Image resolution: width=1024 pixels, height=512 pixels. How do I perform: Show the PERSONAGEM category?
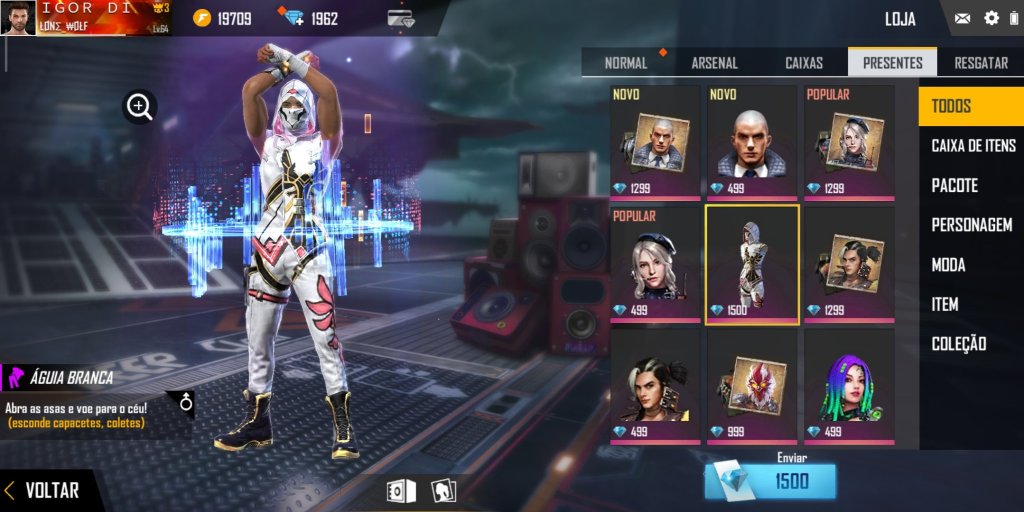tap(971, 225)
